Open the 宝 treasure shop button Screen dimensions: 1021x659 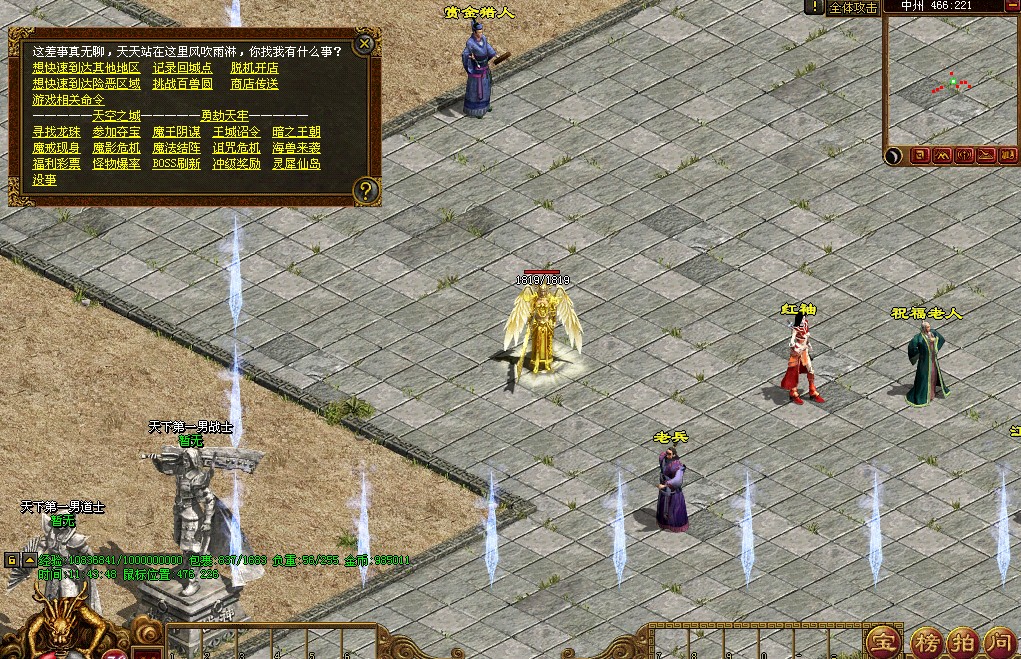click(882, 640)
